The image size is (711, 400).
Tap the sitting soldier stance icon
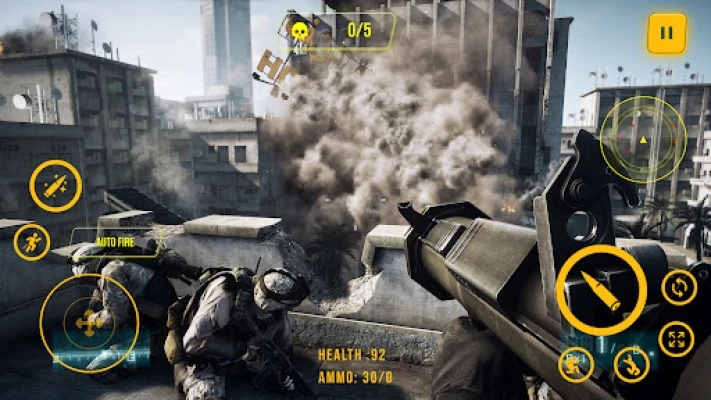coord(631,365)
